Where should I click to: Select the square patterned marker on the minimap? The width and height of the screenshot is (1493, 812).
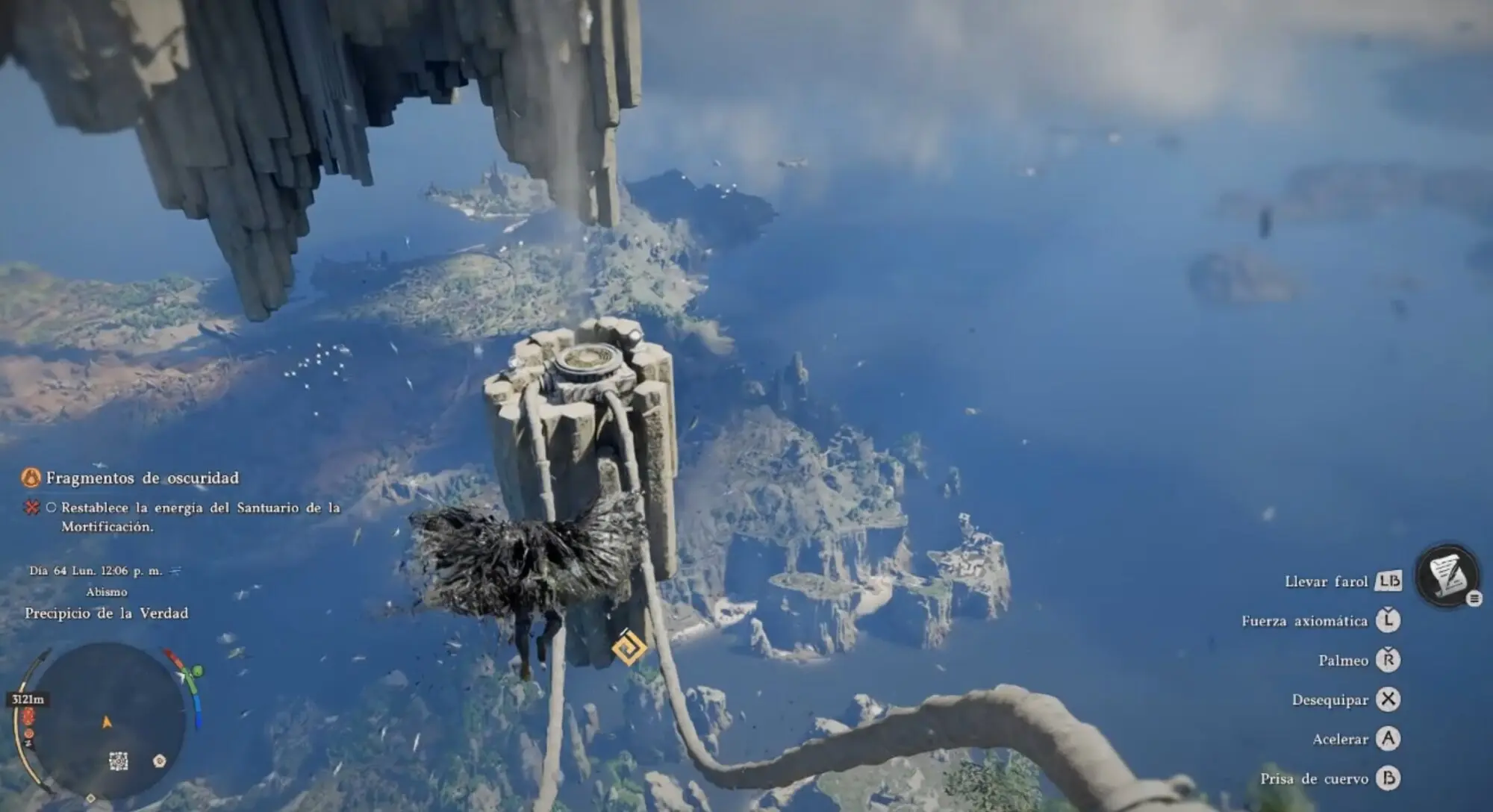(119, 761)
